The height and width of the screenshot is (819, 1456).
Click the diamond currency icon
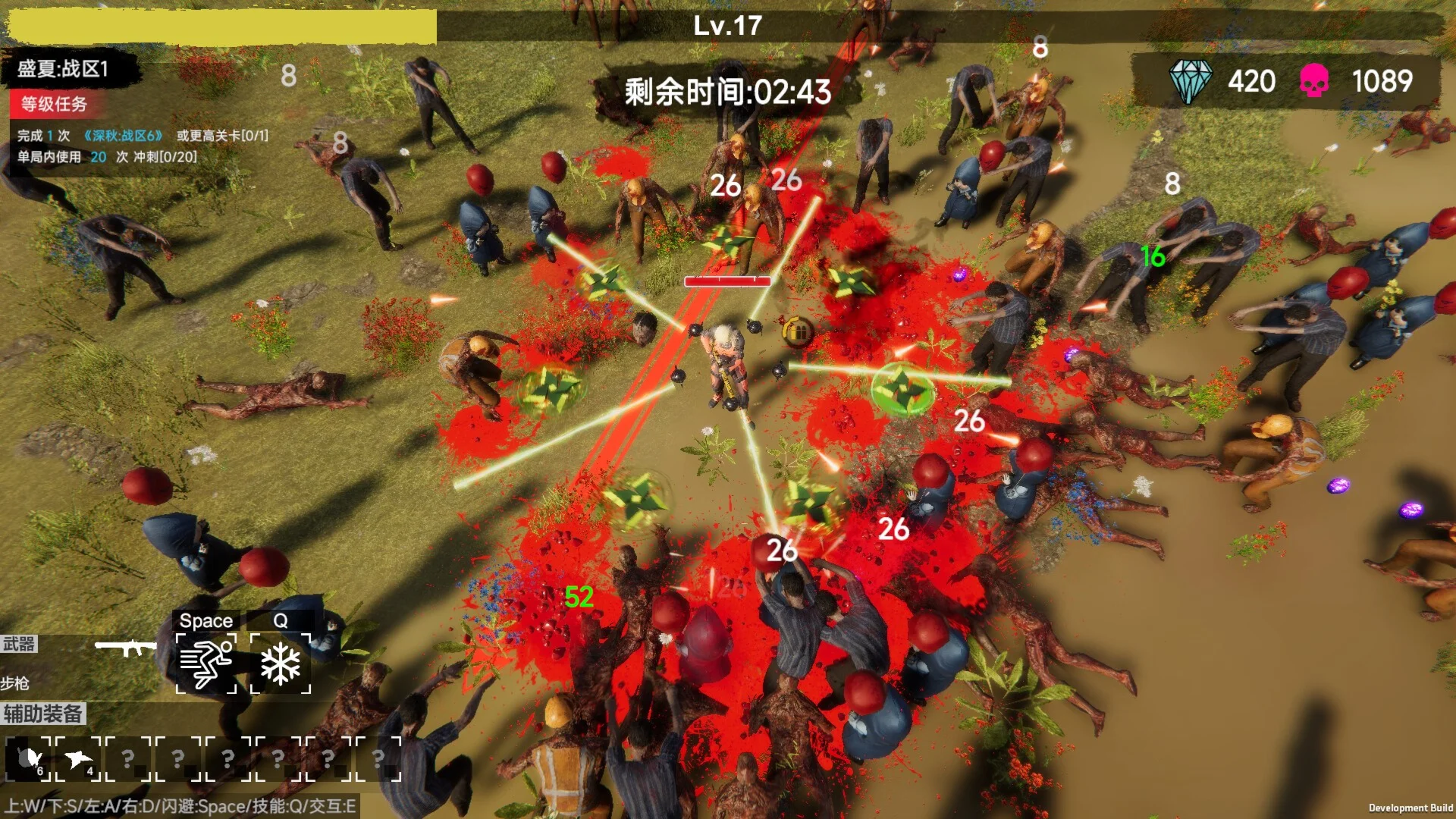point(1189,81)
